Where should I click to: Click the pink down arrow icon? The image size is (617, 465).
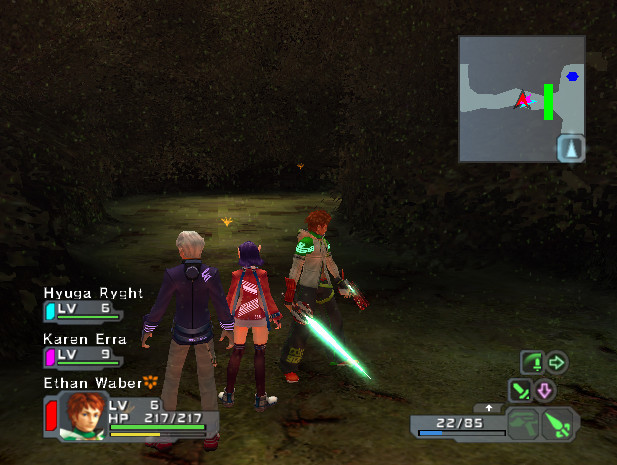click(x=545, y=389)
